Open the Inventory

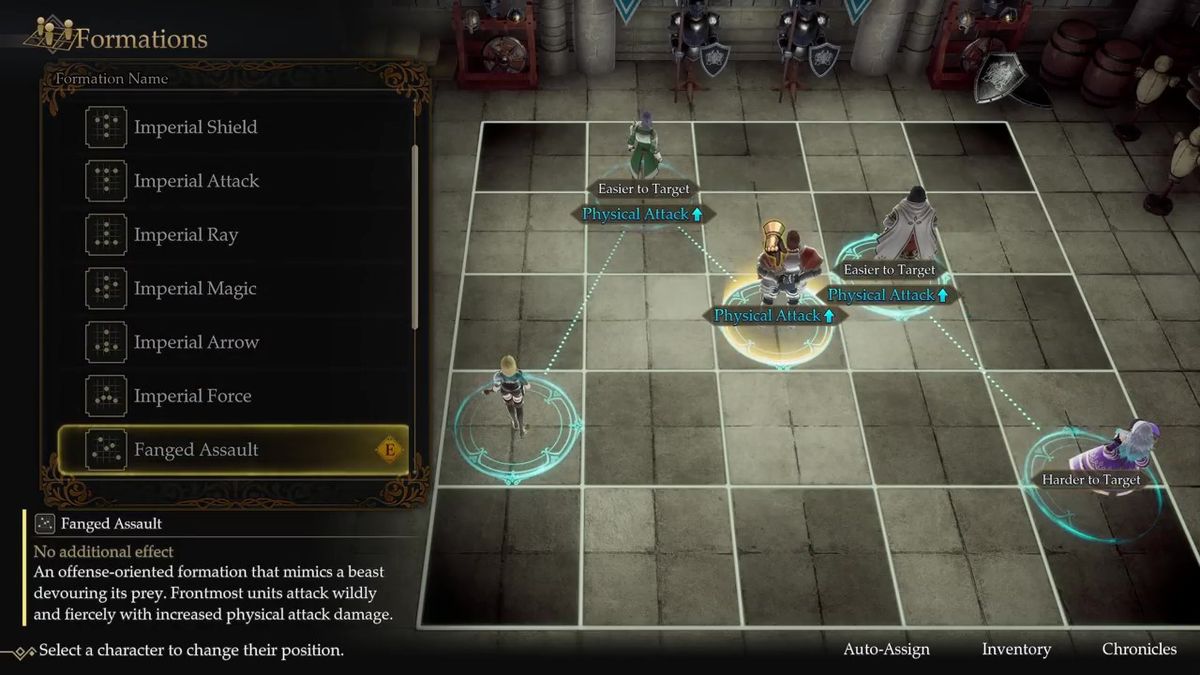pos(1016,649)
